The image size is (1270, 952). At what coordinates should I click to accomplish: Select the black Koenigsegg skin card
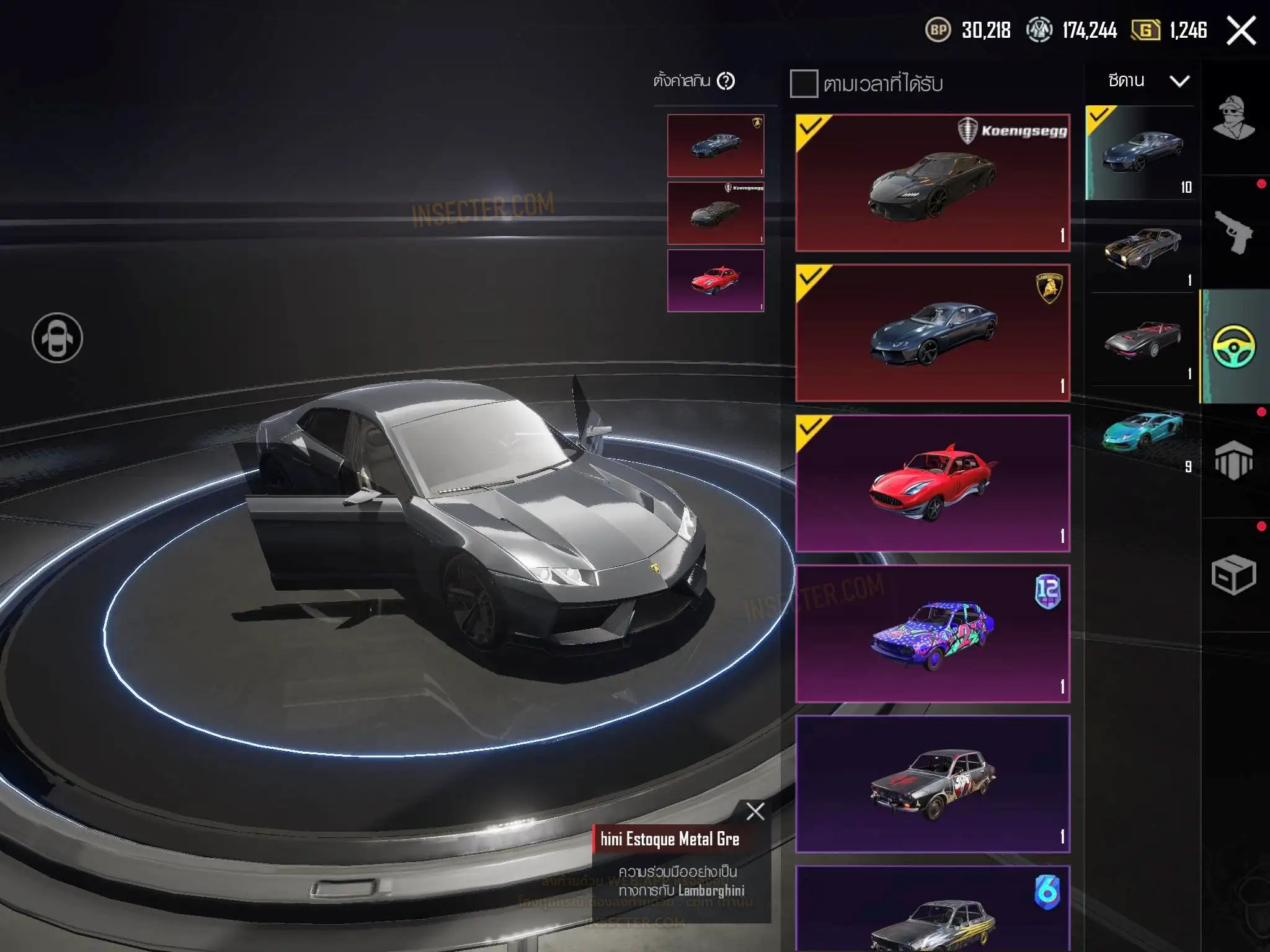(932, 183)
